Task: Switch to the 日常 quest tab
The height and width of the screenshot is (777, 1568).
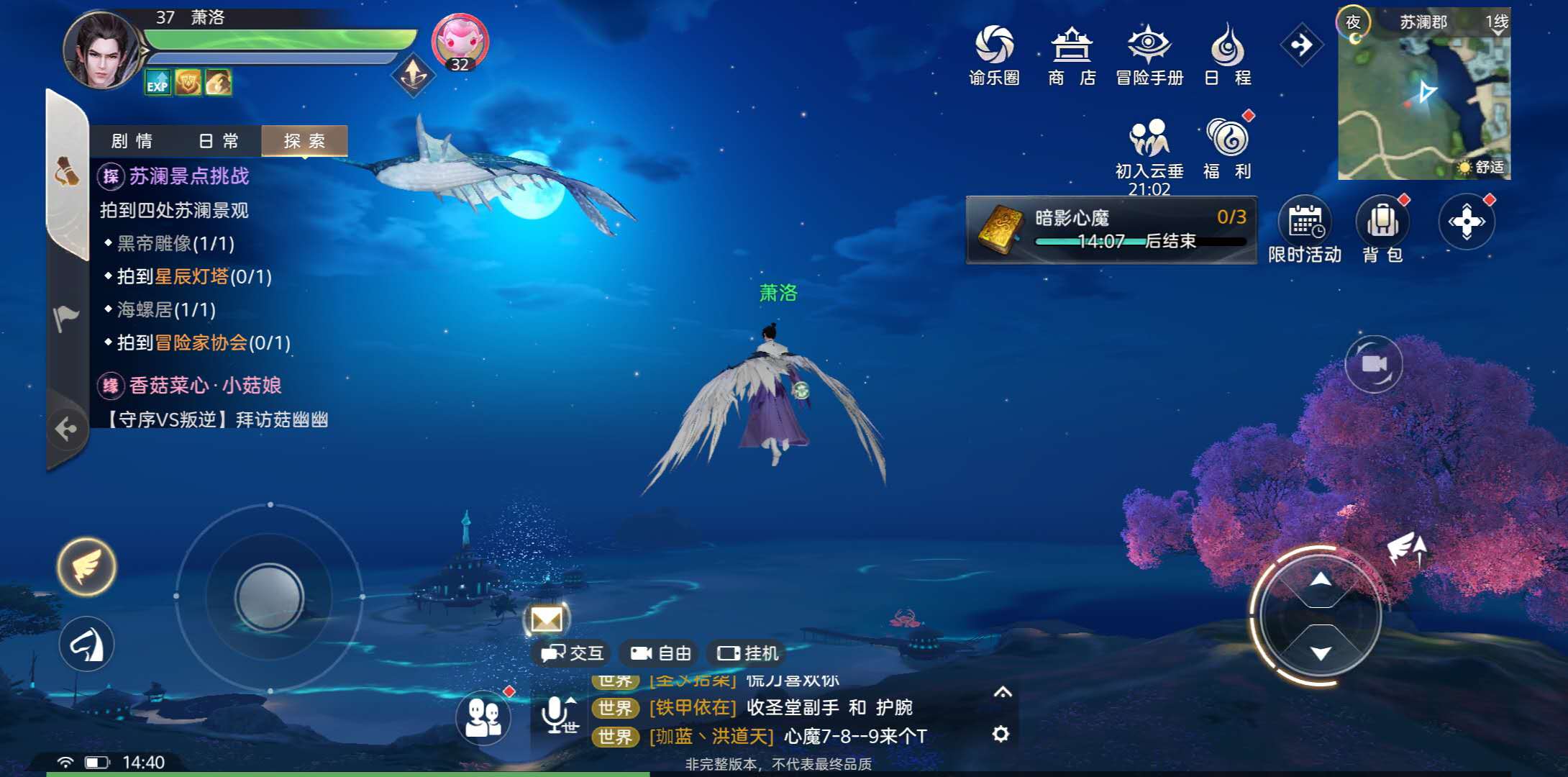Action: tap(219, 140)
